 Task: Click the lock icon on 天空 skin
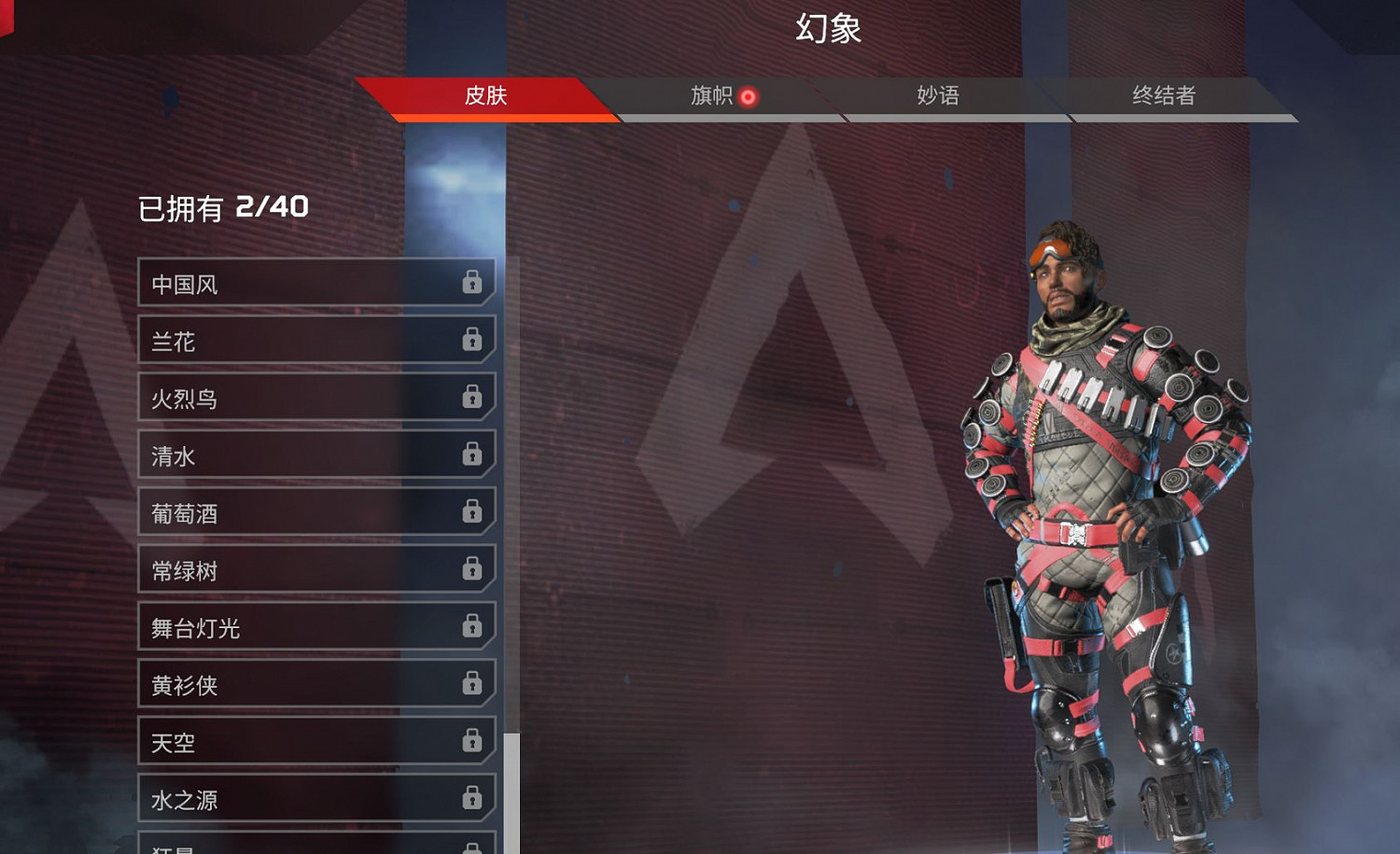click(472, 743)
